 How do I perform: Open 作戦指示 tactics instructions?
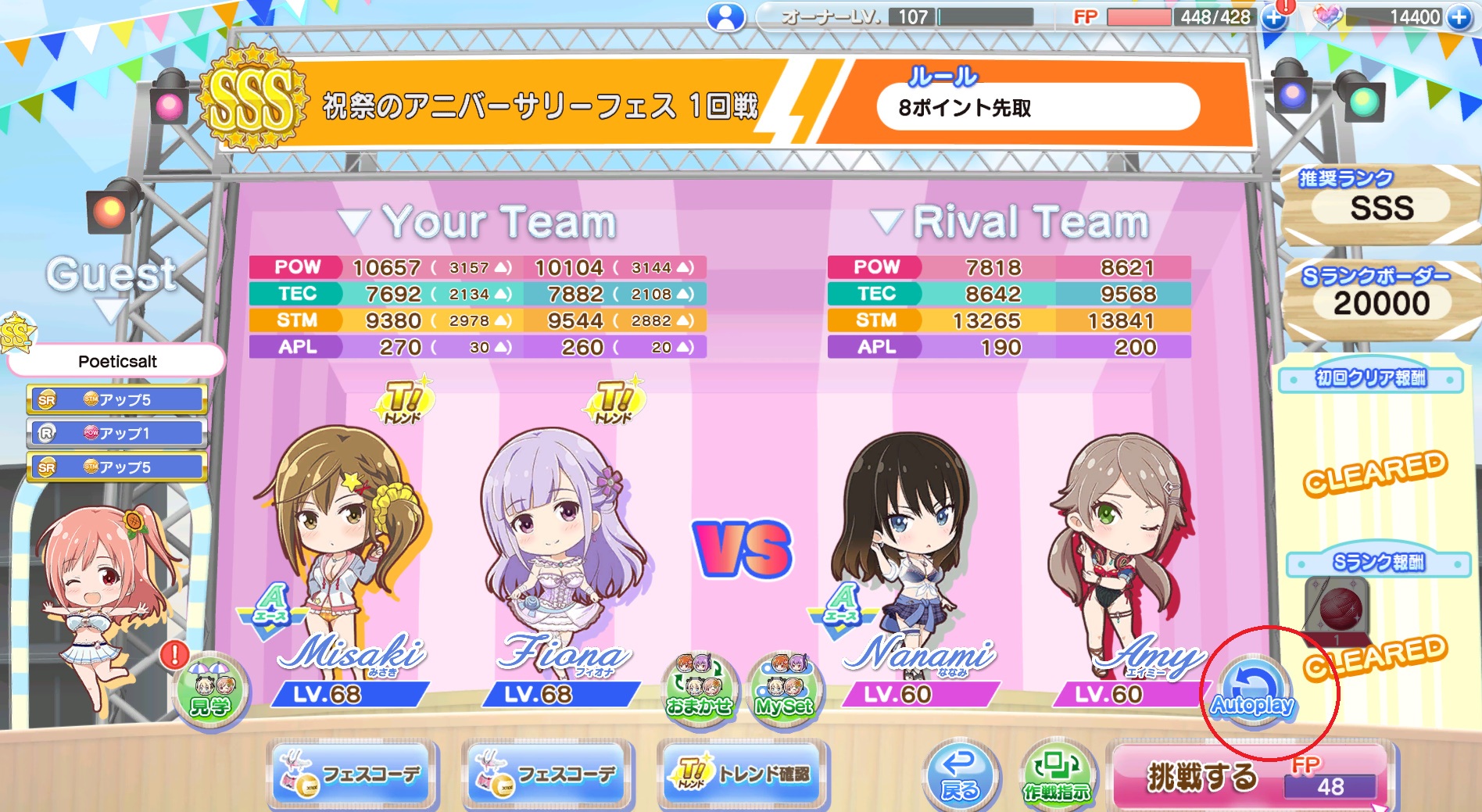coord(1057,775)
